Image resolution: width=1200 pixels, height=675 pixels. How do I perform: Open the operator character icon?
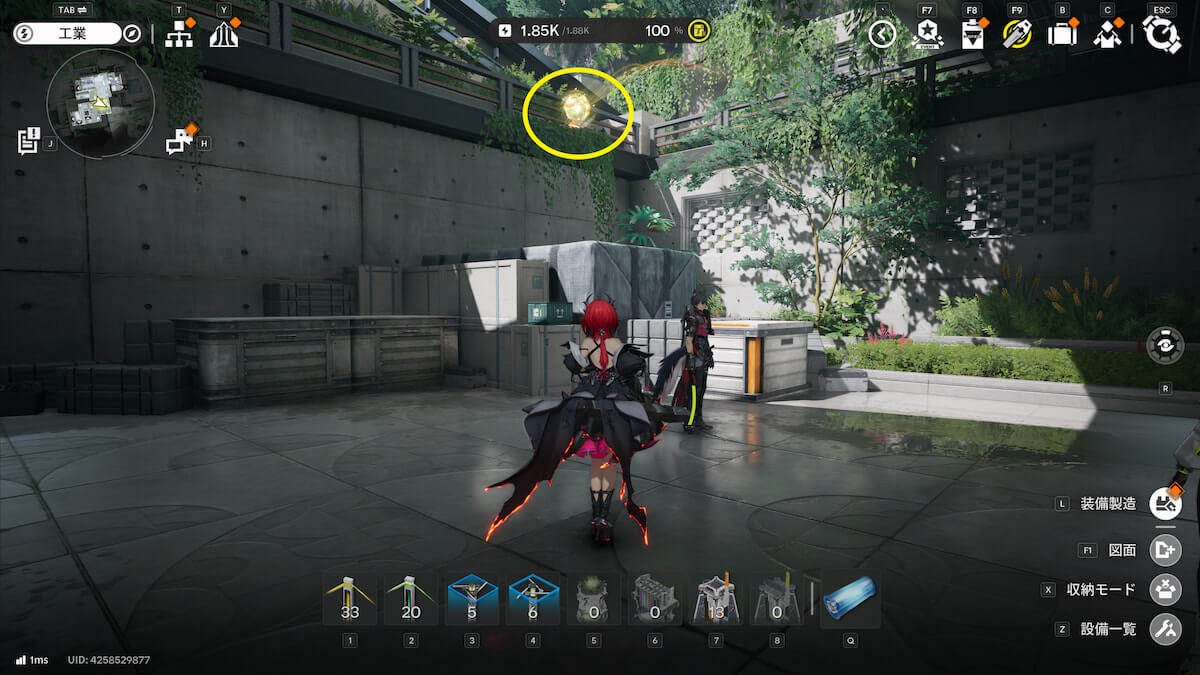click(x=1106, y=35)
